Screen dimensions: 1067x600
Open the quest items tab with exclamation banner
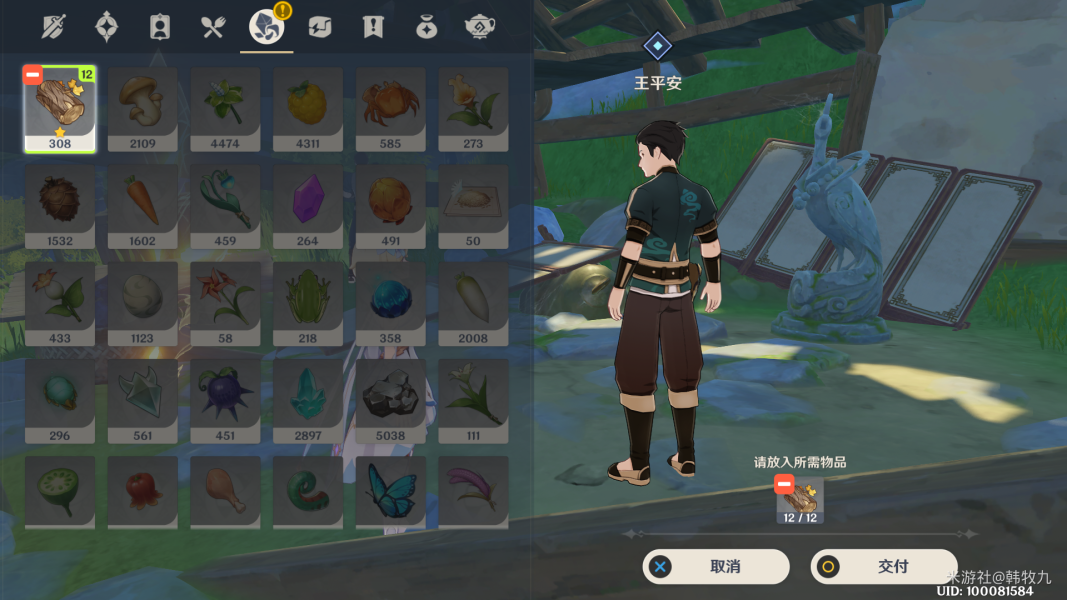point(373,27)
